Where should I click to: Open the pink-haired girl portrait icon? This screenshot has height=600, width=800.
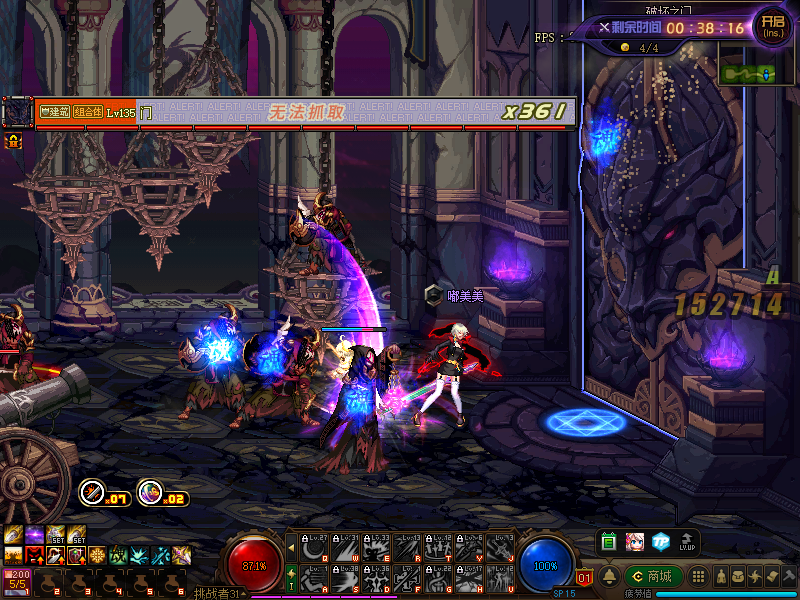(x=635, y=541)
